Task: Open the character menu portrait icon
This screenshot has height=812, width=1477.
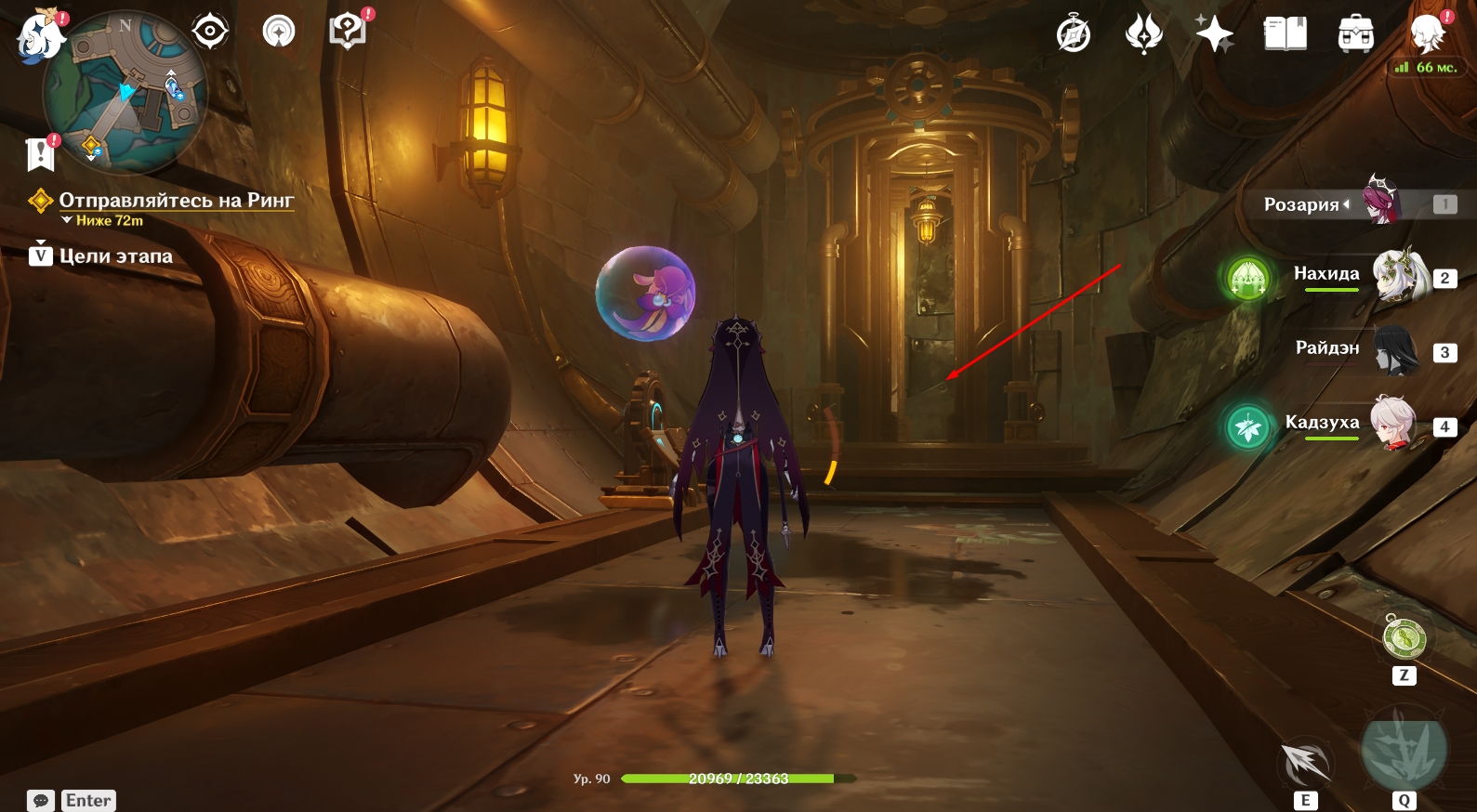Action: pos(1427,34)
